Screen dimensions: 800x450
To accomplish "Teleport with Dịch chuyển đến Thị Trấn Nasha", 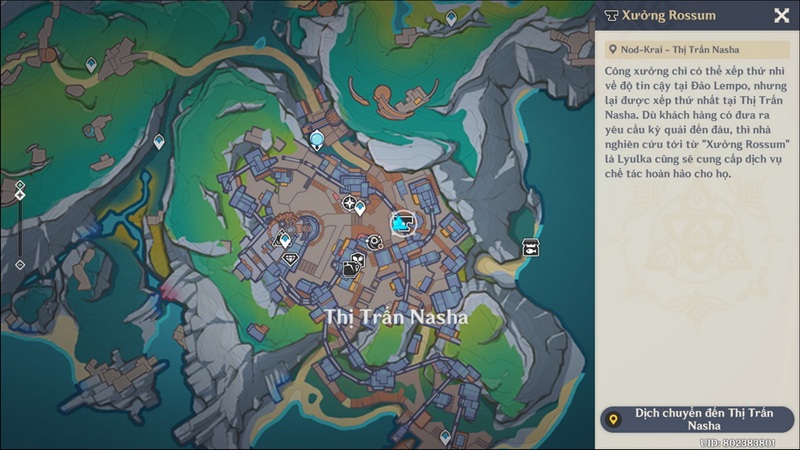I will tap(696, 419).
